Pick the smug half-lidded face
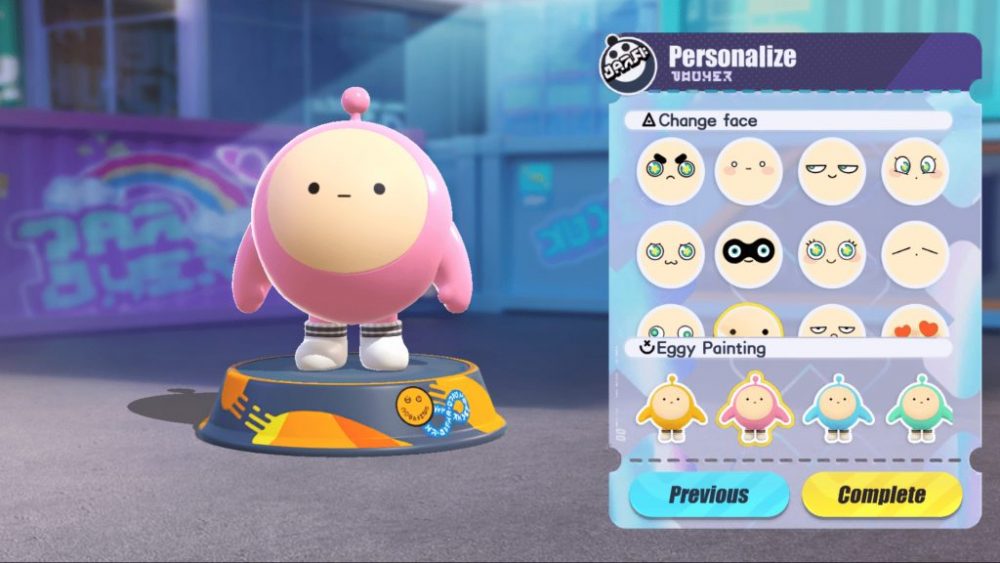This screenshot has width=1000, height=563. pos(832,170)
